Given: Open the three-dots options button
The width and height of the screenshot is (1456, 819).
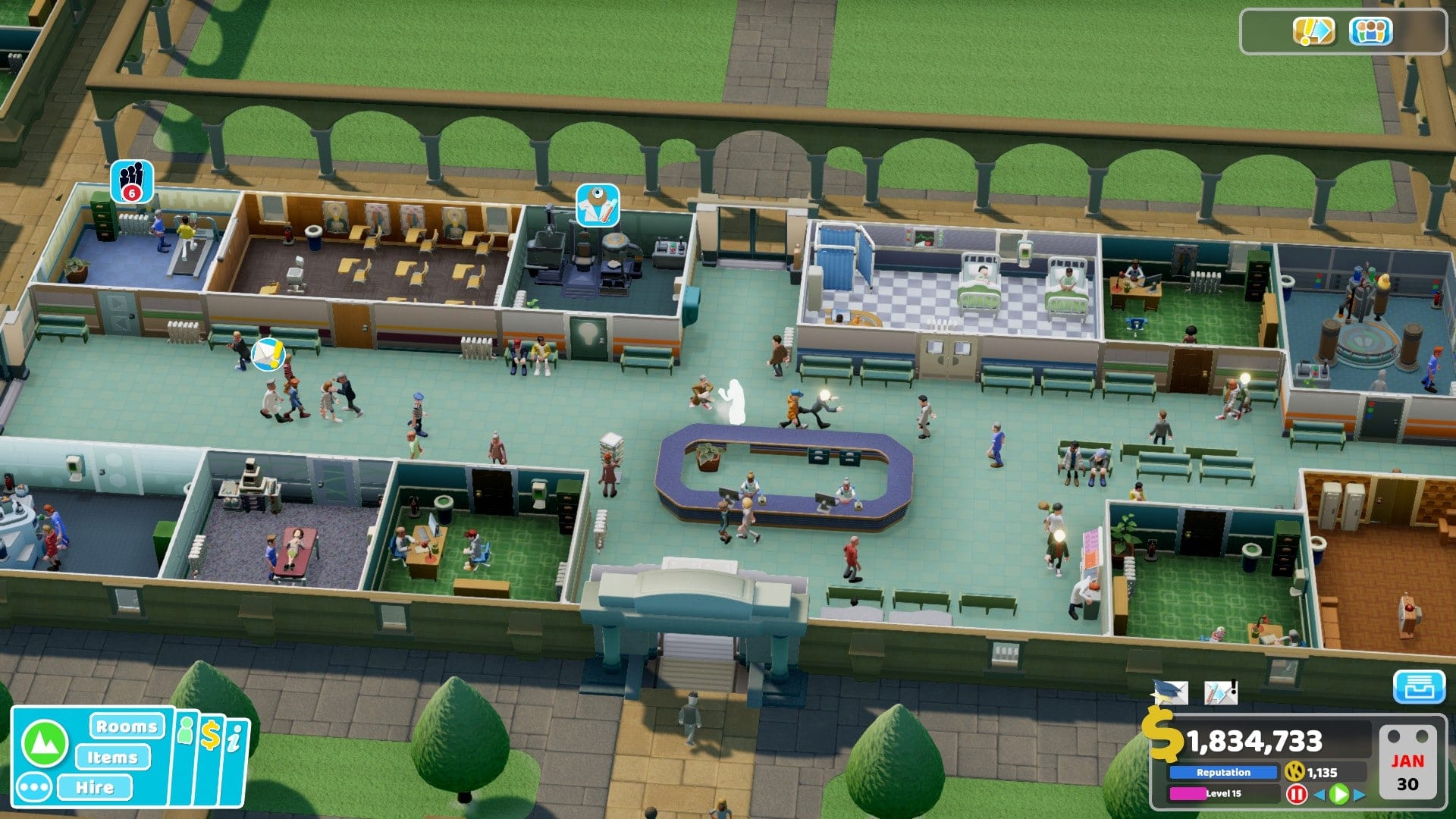Looking at the screenshot, I should pyautogui.click(x=34, y=787).
